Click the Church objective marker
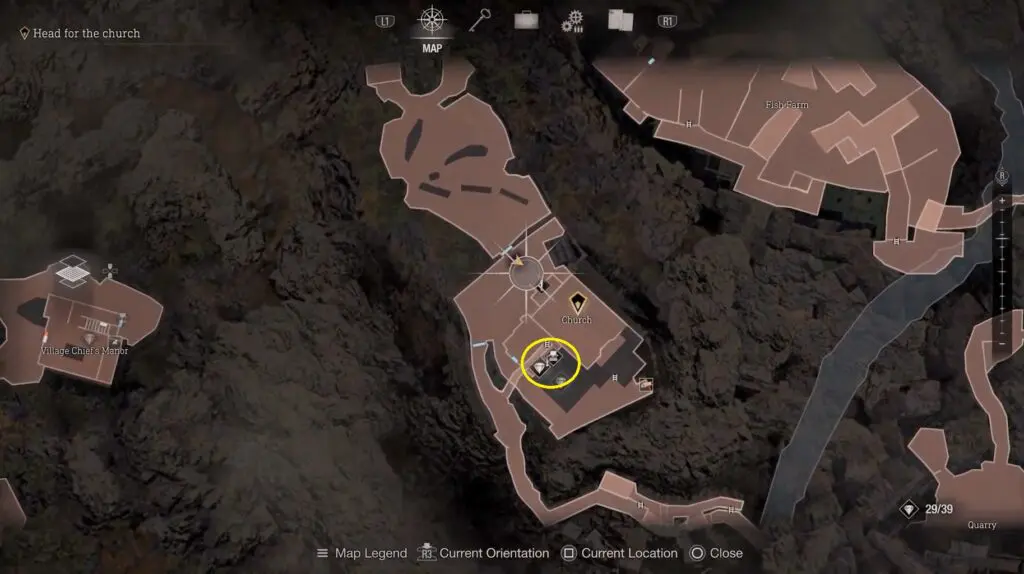Viewport: 1024px width, 574px height. click(x=577, y=301)
